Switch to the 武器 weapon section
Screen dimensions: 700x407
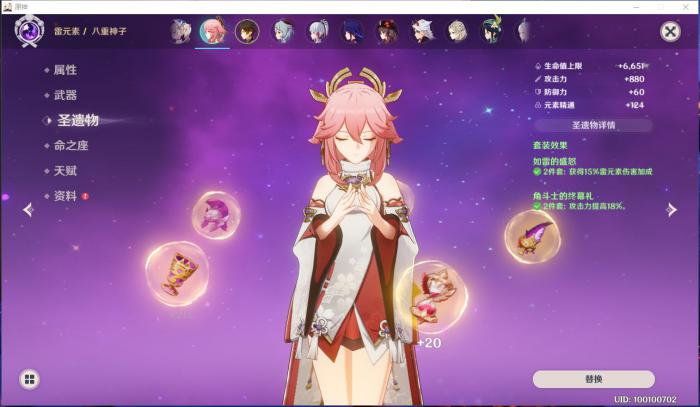[x=65, y=95]
